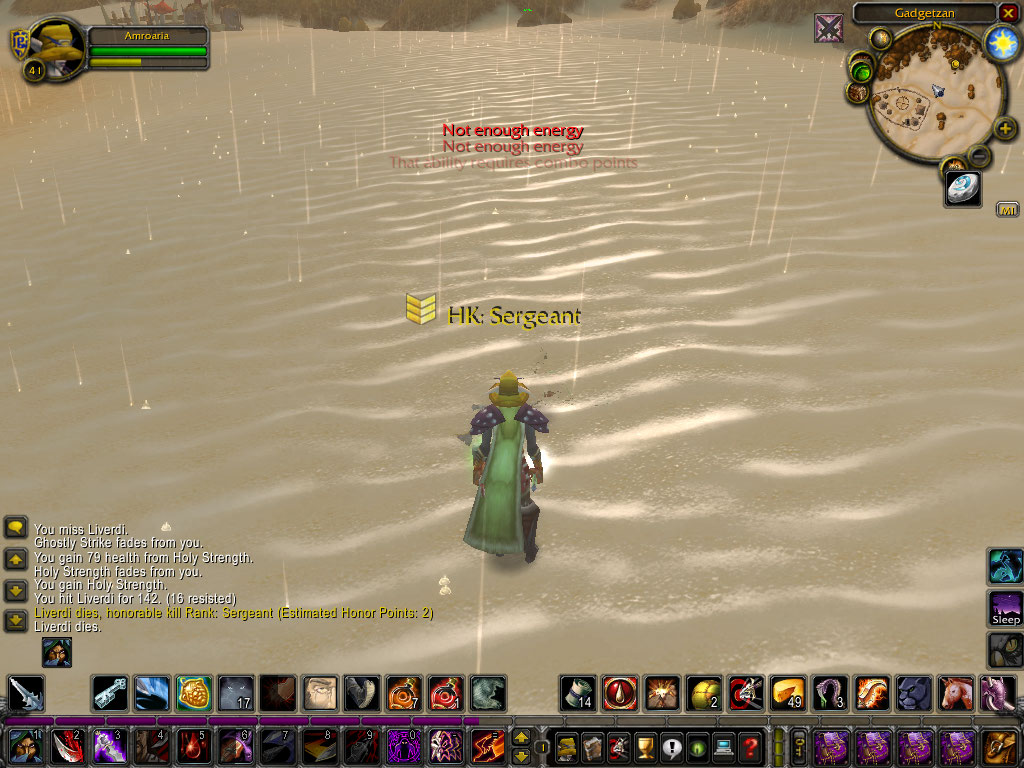This screenshot has height=768, width=1024.
Task: Select the Amroaria player portrait
Action: click(54, 47)
